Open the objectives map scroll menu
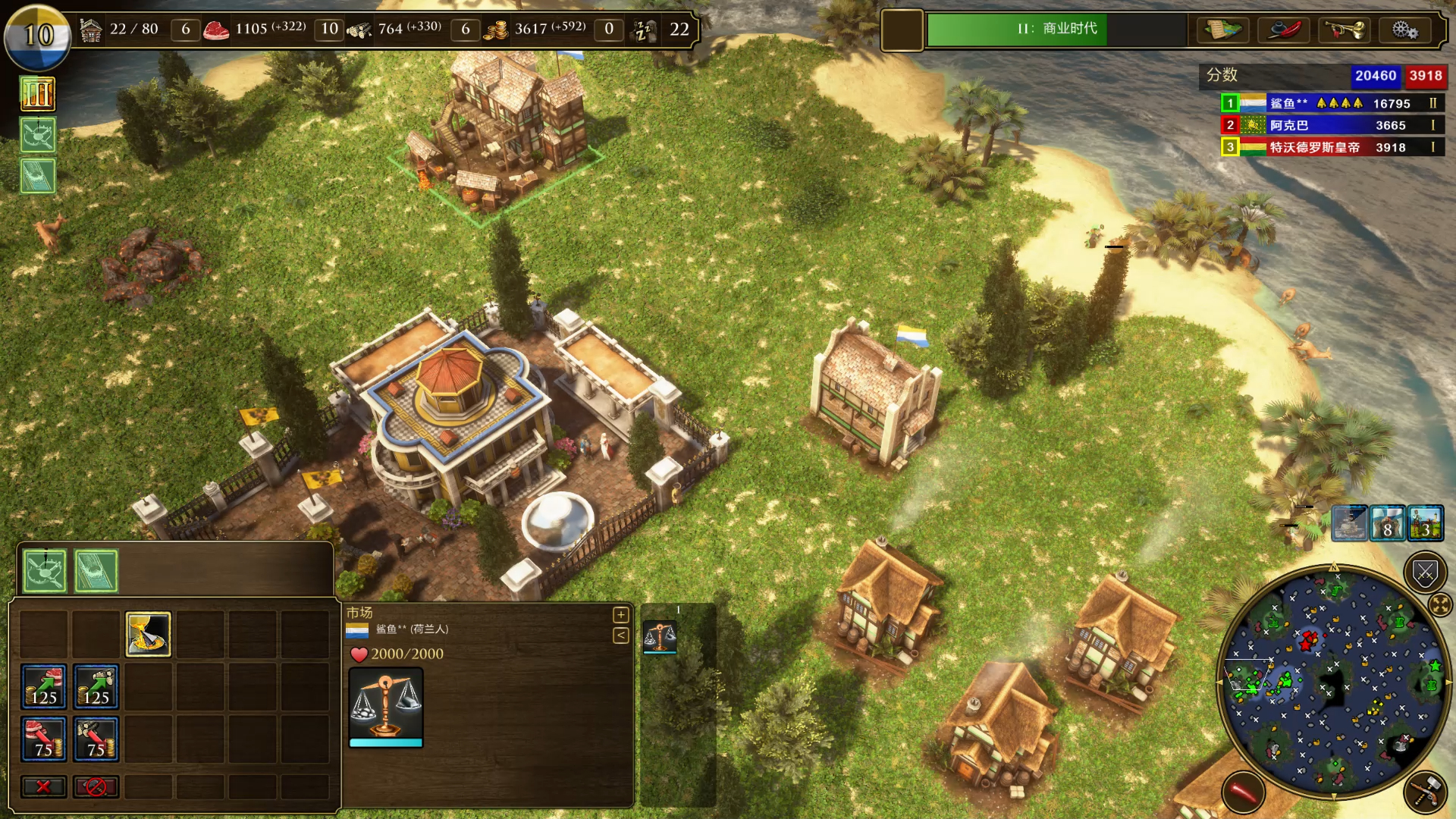The height and width of the screenshot is (819, 1456). pyautogui.click(x=1222, y=30)
